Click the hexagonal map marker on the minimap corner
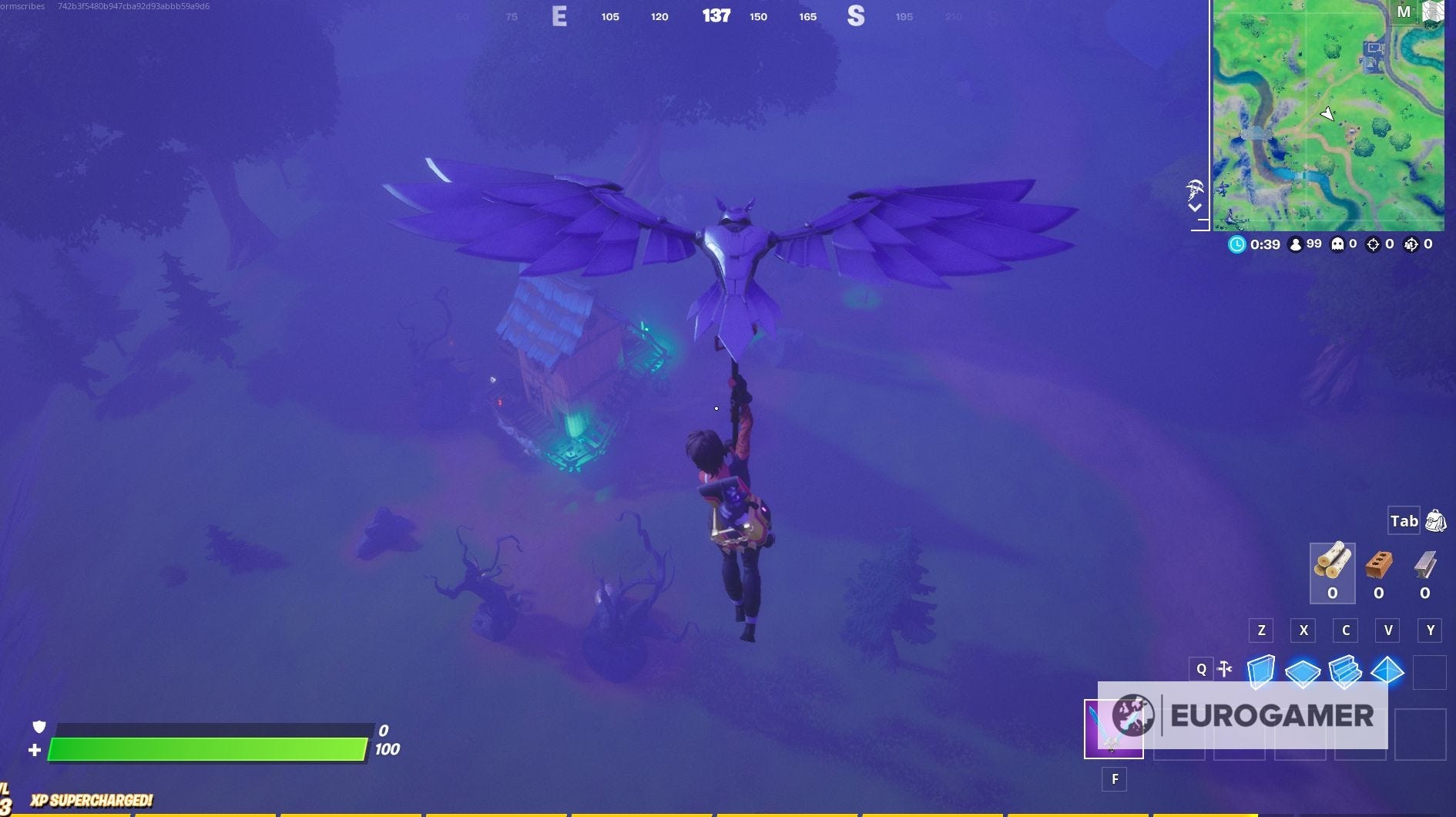 coord(1435,12)
